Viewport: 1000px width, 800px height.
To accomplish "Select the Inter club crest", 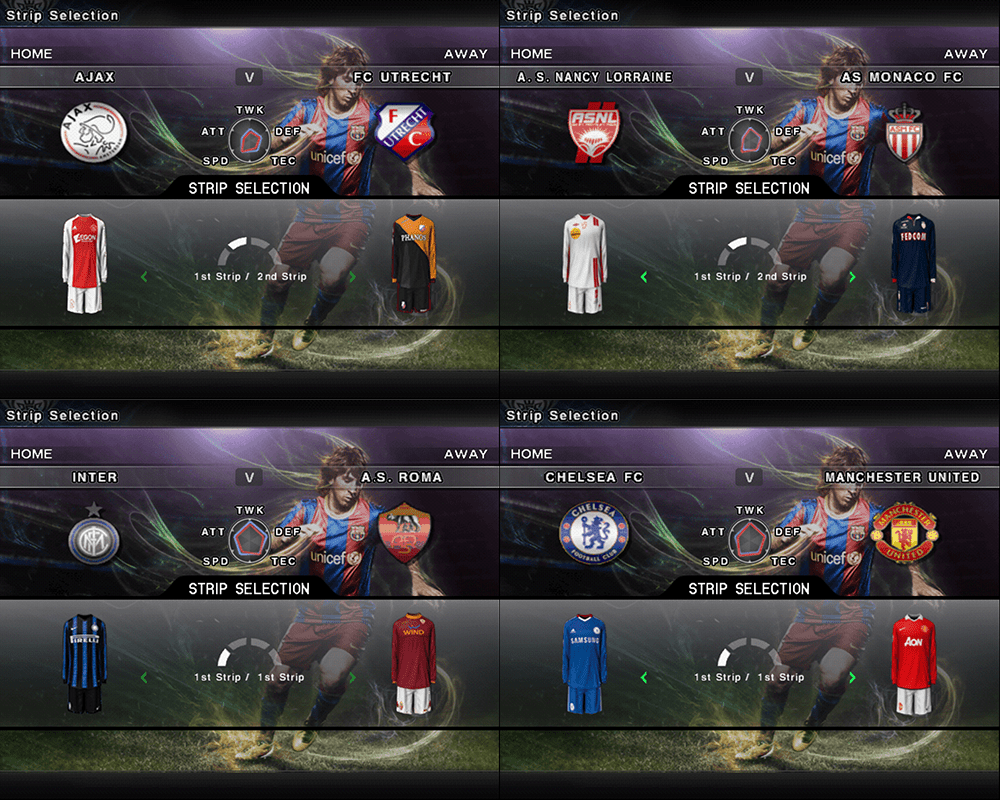I will (93, 537).
